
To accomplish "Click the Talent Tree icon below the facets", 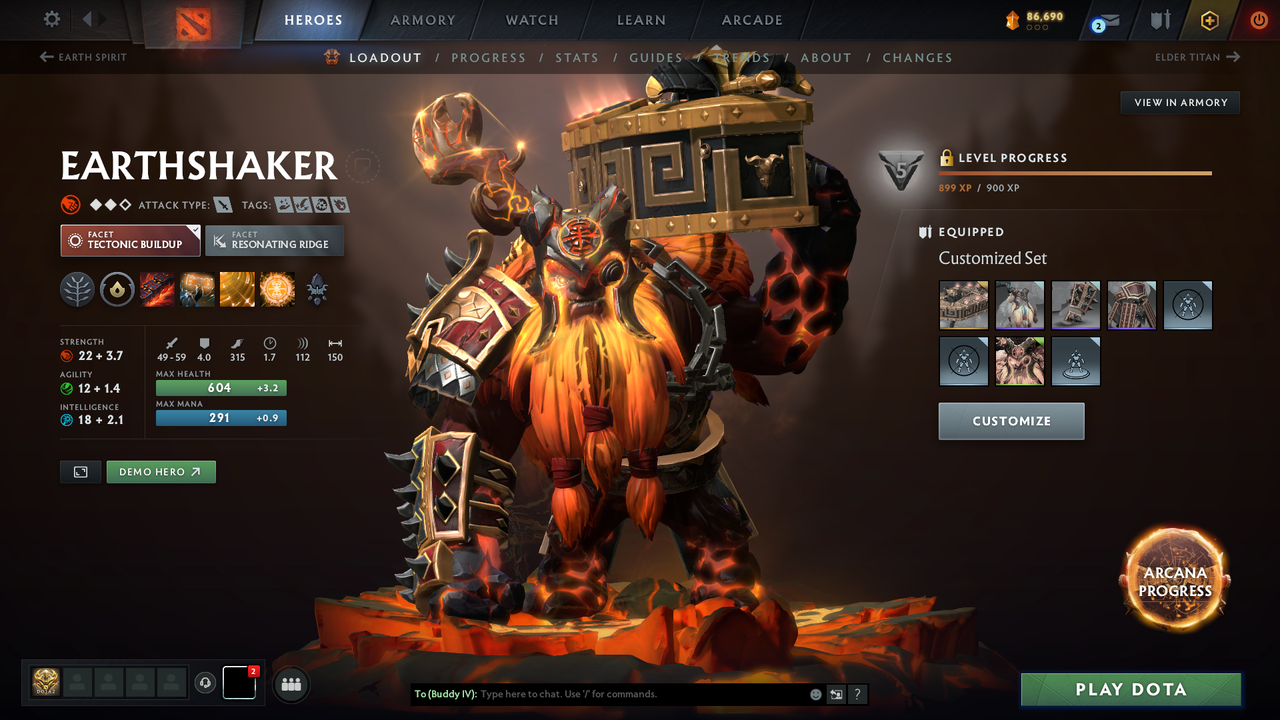I will 77,290.
